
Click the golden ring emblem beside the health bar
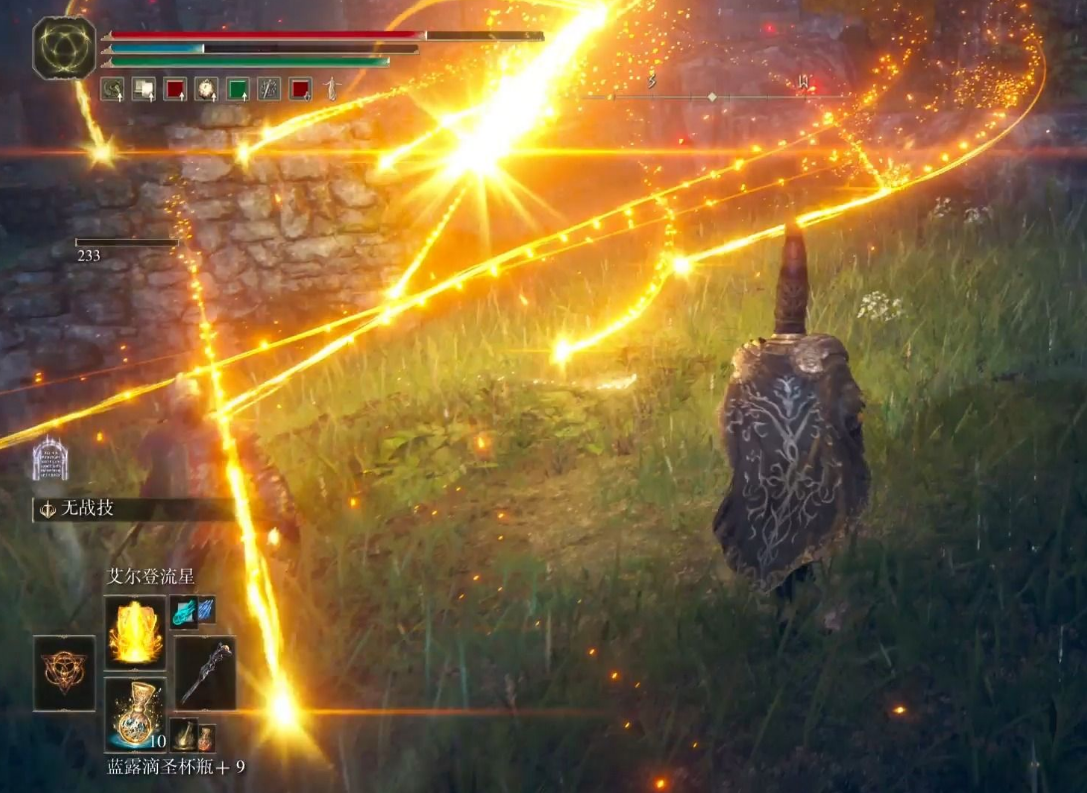pos(64,48)
